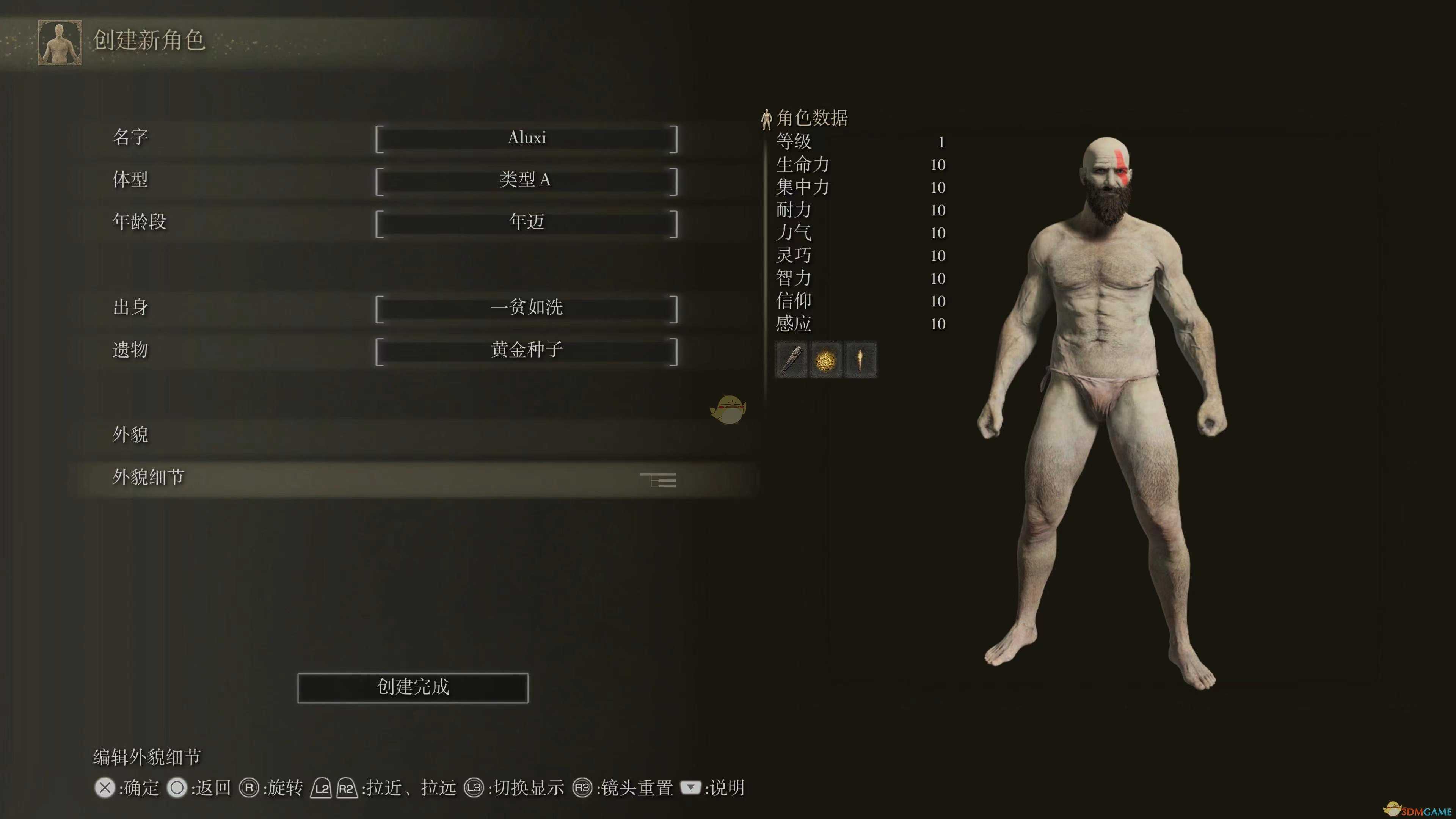This screenshot has width=1456, height=819.
Task: Open the 出身 origin selector showing 一贫如洗
Action: 527,308
